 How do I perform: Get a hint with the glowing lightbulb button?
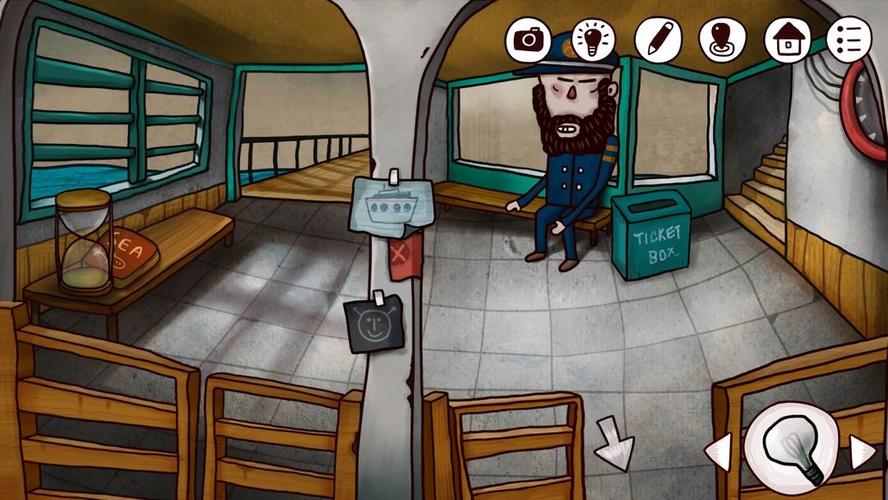coord(593,40)
